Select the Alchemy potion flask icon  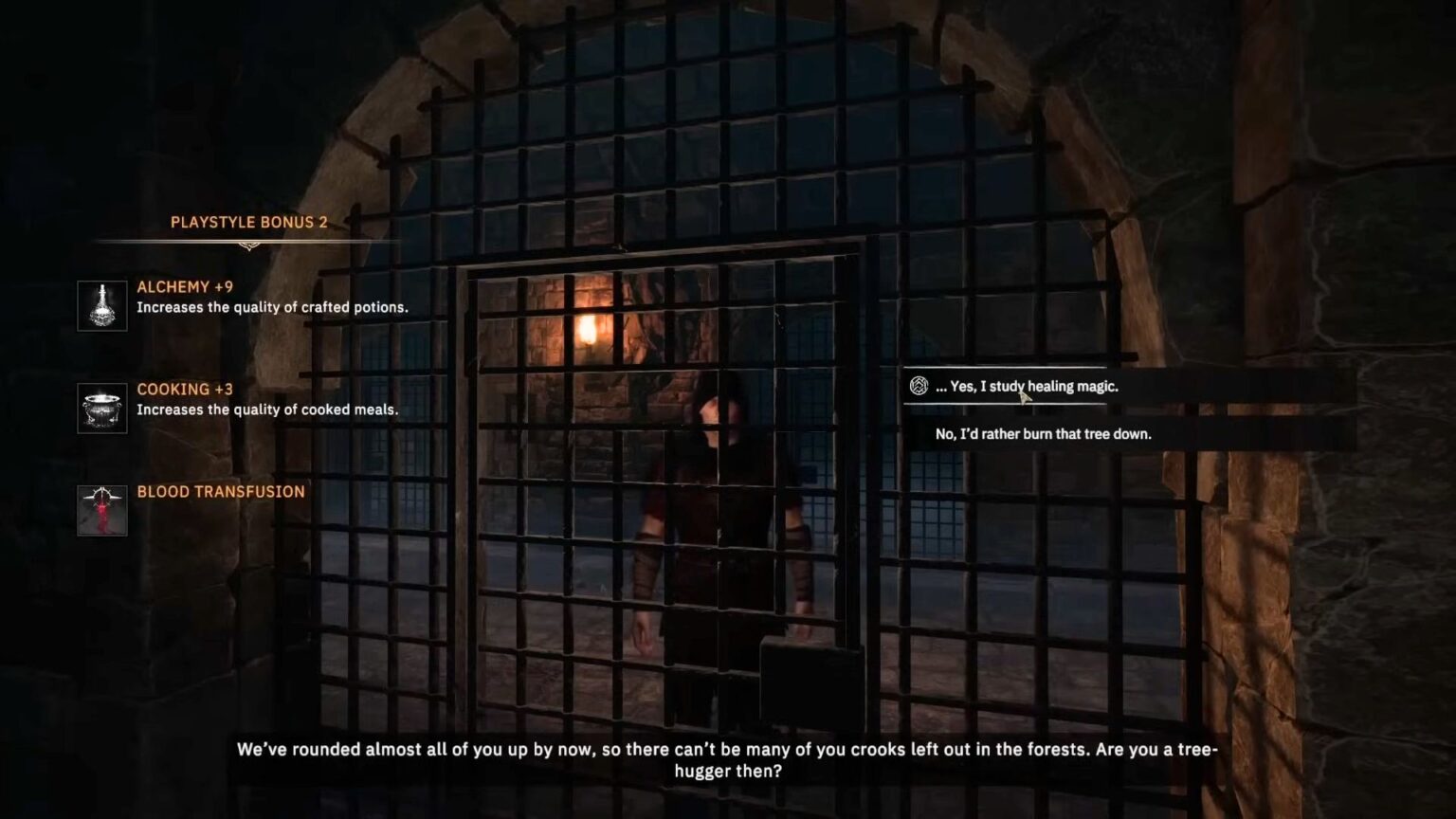101,304
